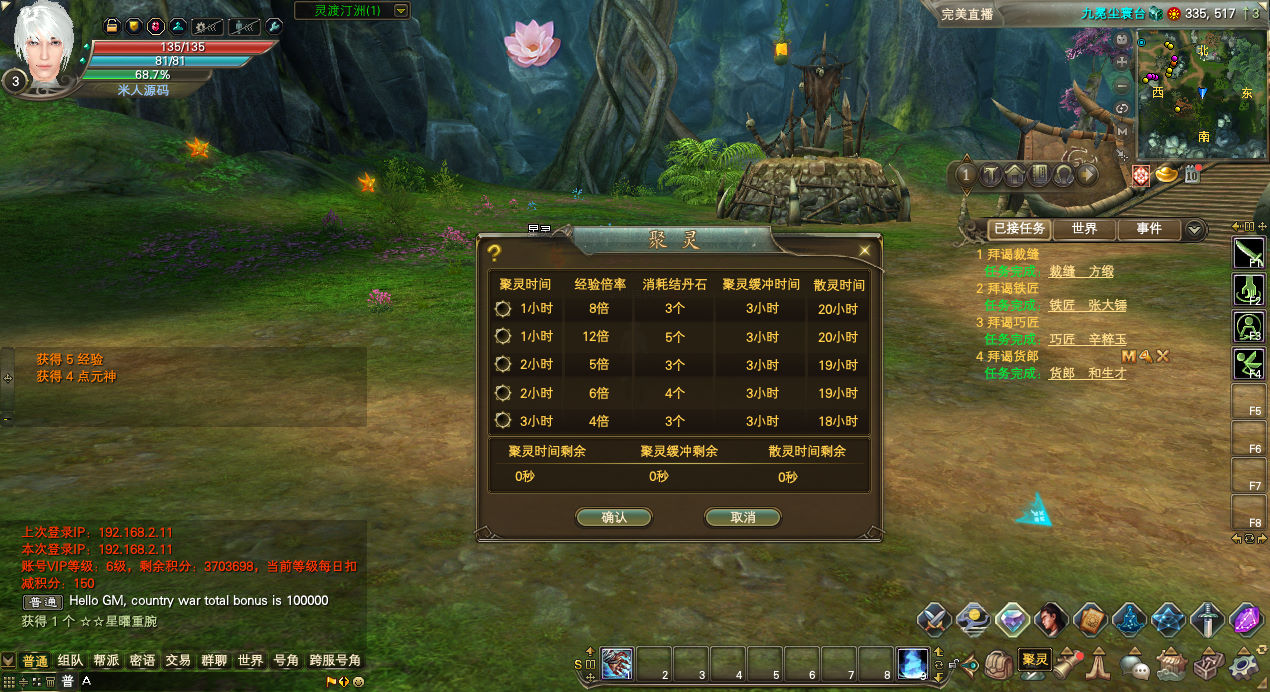Select the 12倍 experience rate option
The image size is (1270, 692).
pos(503,337)
